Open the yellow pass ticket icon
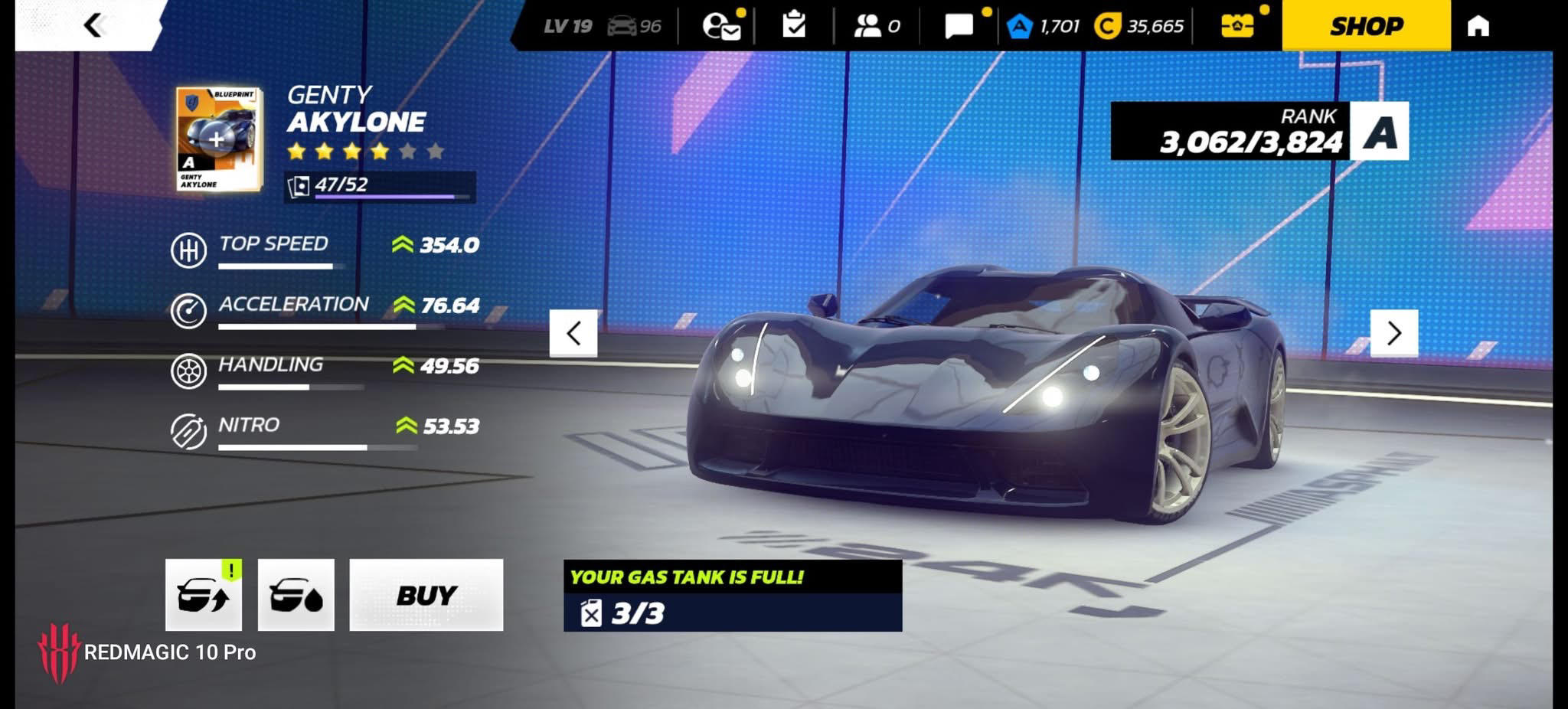Viewport: 1568px width, 709px height. (x=1236, y=26)
